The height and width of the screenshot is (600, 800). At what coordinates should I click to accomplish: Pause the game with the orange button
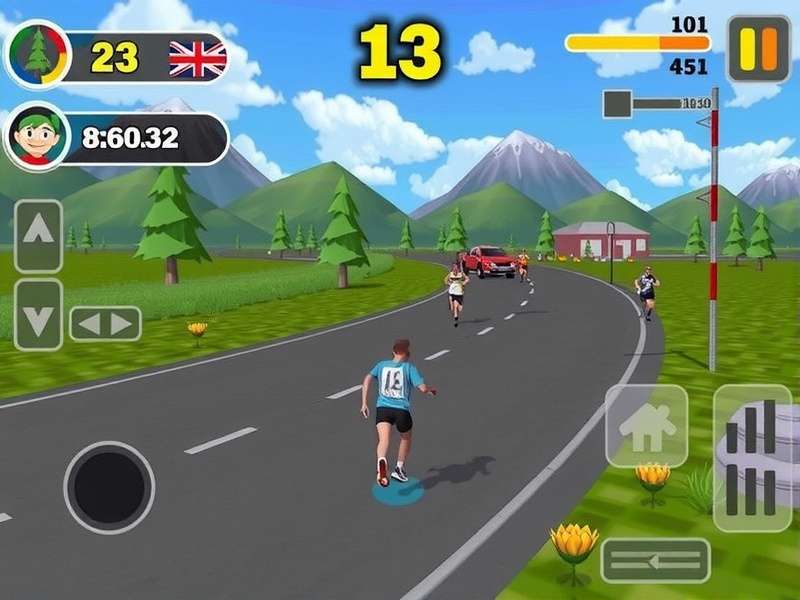pos(758,48)
